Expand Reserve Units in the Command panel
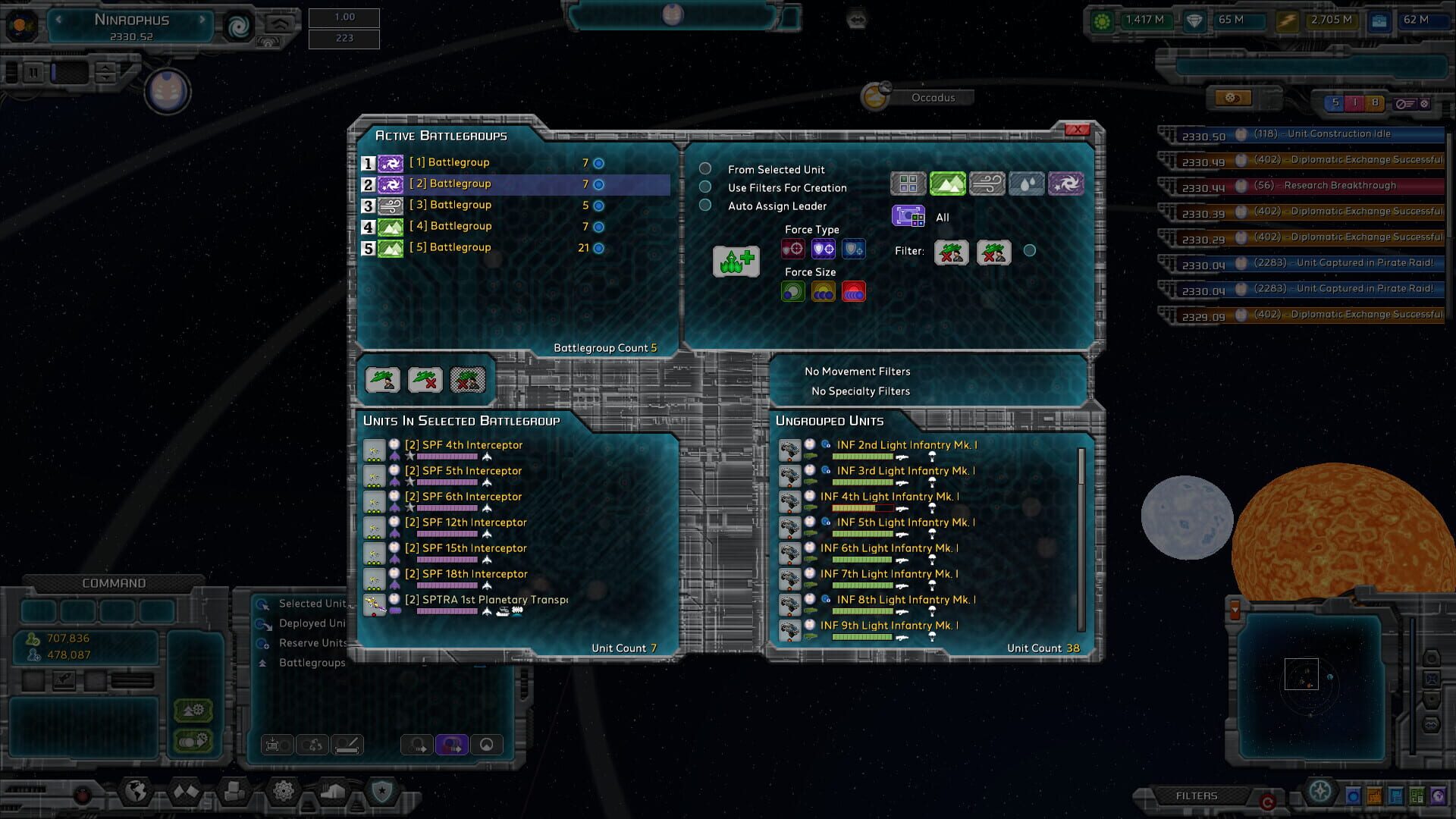 pos(311,642)
